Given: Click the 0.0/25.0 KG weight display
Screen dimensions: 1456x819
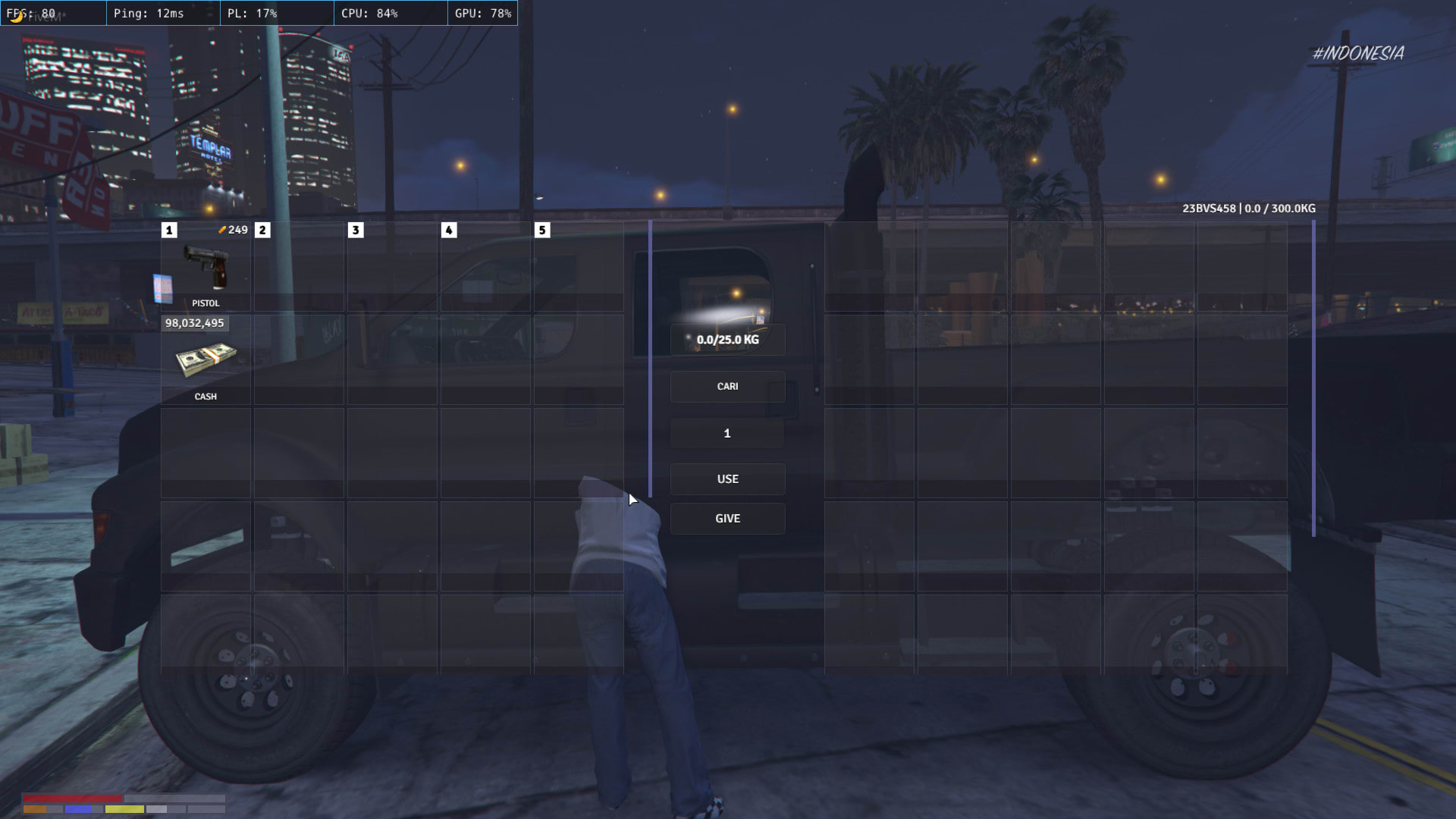Looking at the screenshot, I should (727, 340).
